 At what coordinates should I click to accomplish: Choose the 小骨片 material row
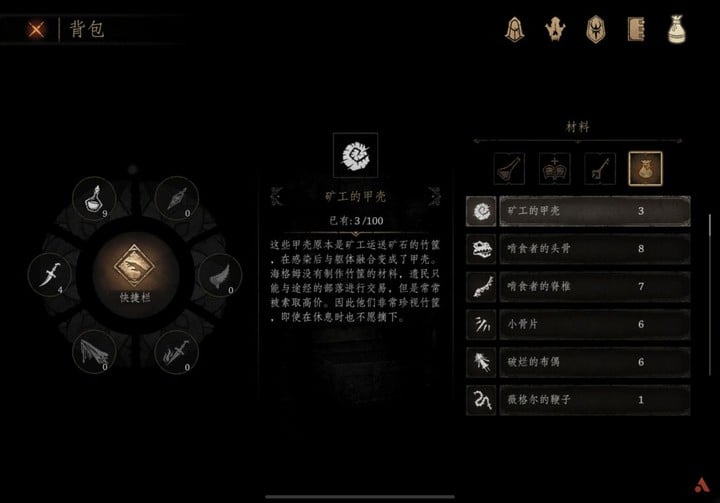[x=578, y=325]
